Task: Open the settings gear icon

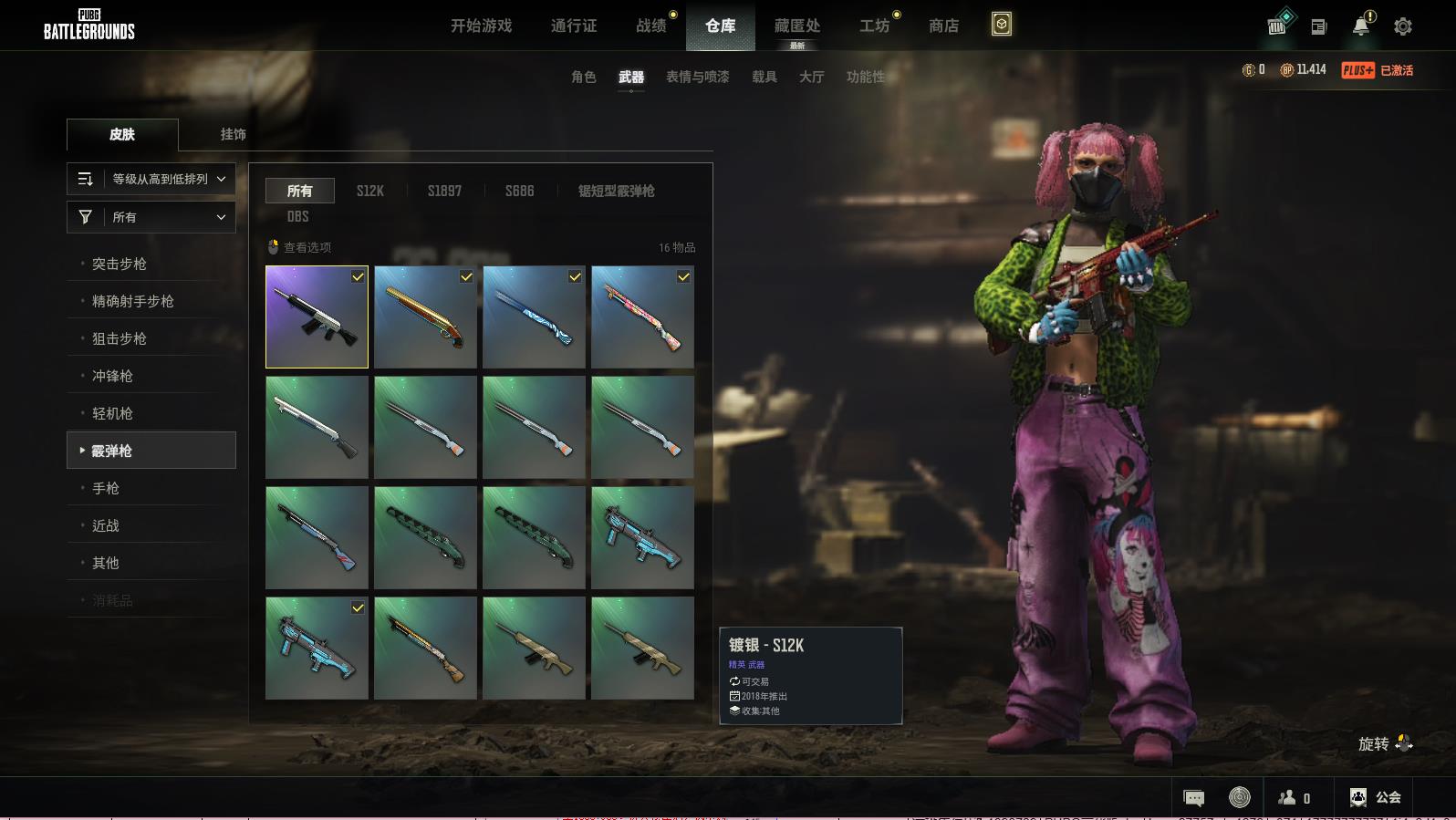Action: tap(1402, 26)
